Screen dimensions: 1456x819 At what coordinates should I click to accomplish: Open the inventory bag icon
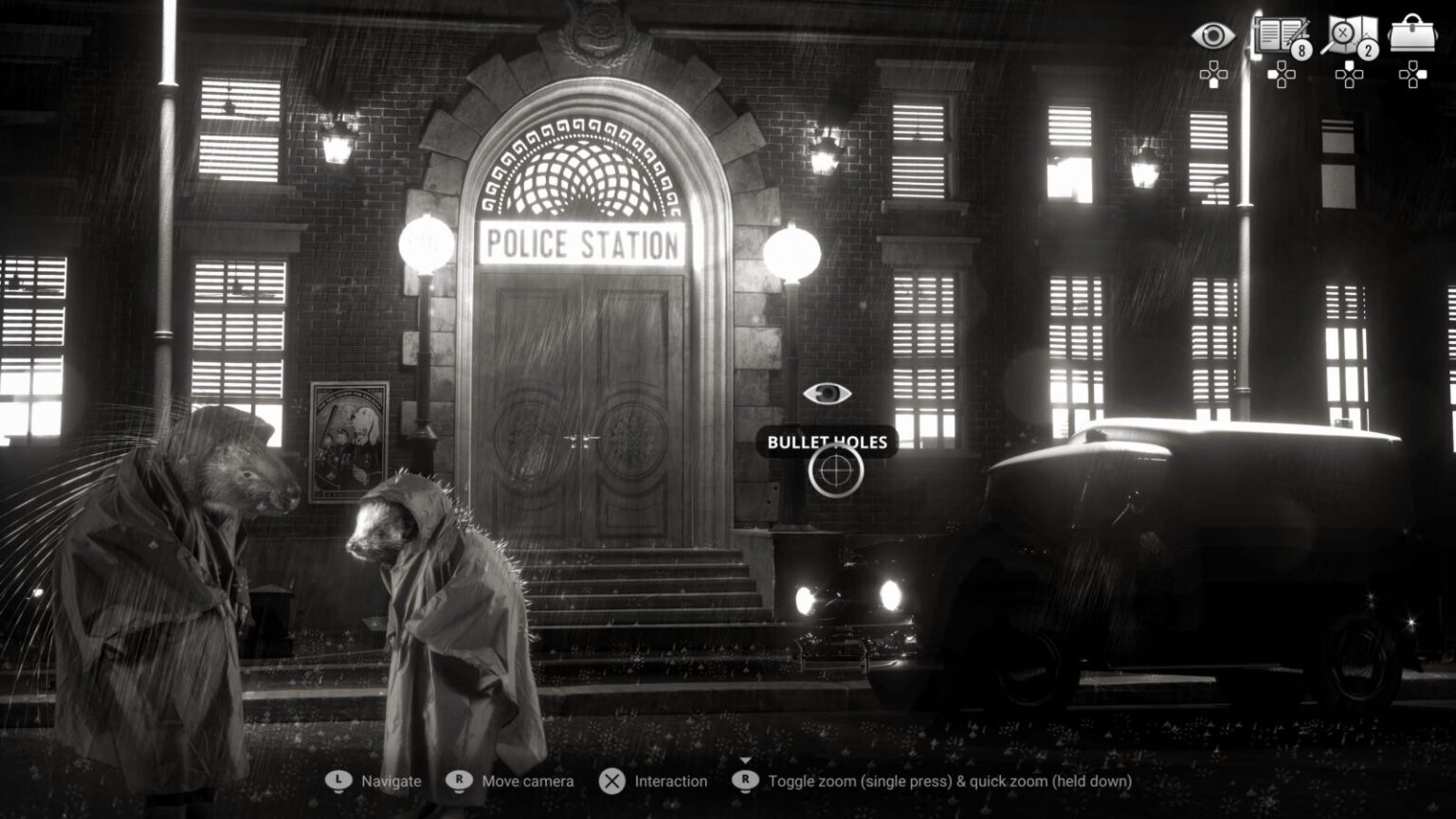point(1412,34)
